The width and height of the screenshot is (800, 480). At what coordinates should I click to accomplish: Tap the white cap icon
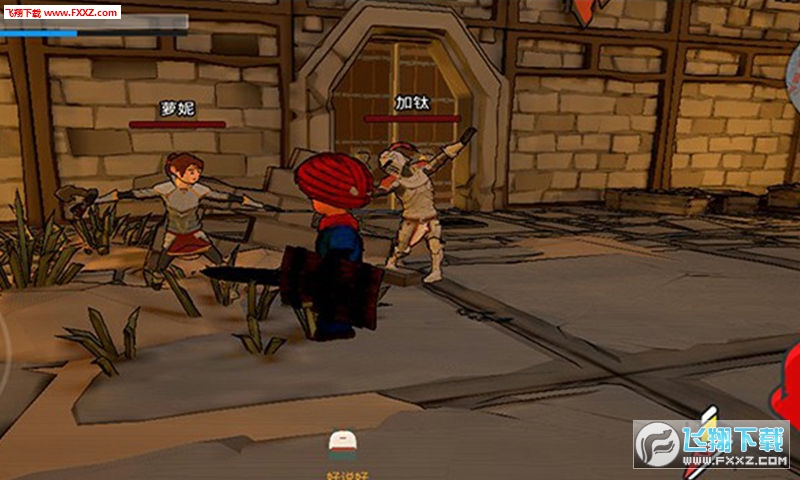coord(343,441)
